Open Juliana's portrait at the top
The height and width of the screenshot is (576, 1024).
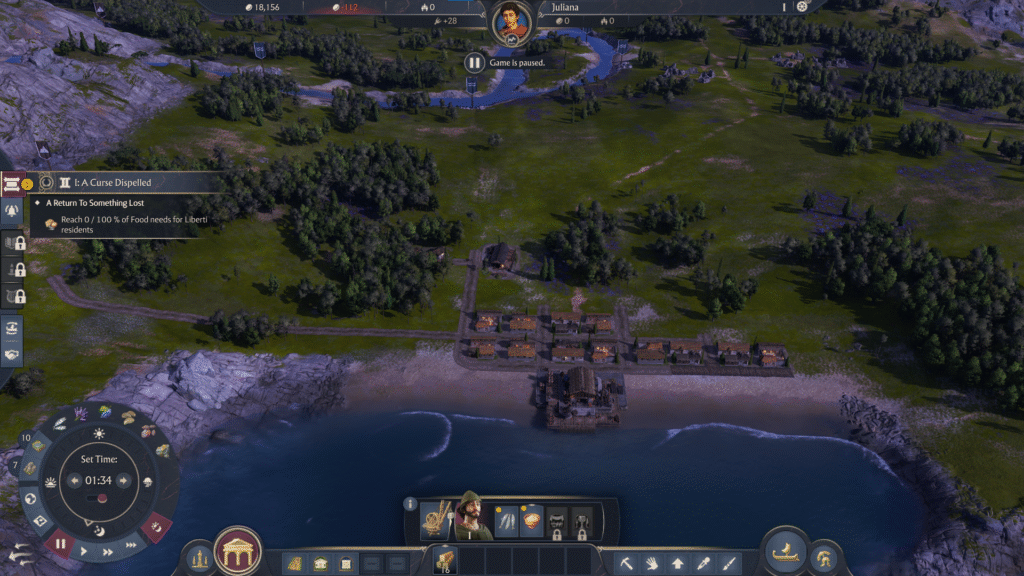click(x=511, y=21)
